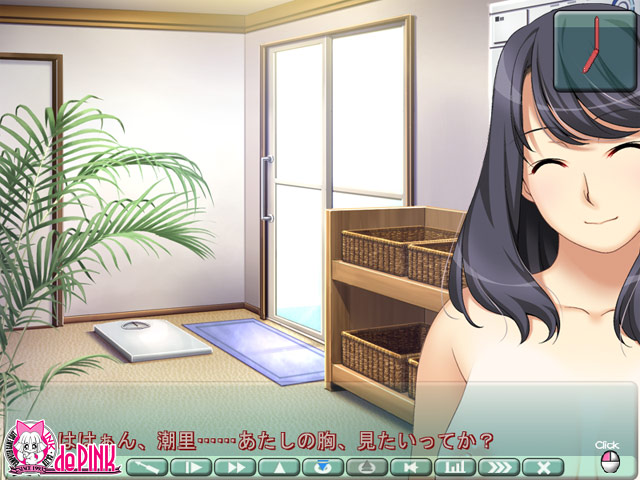This screenshot has height=480, width=640.
Task: Click the upward triangle toolbar button
Action: [x=278, y=466]
